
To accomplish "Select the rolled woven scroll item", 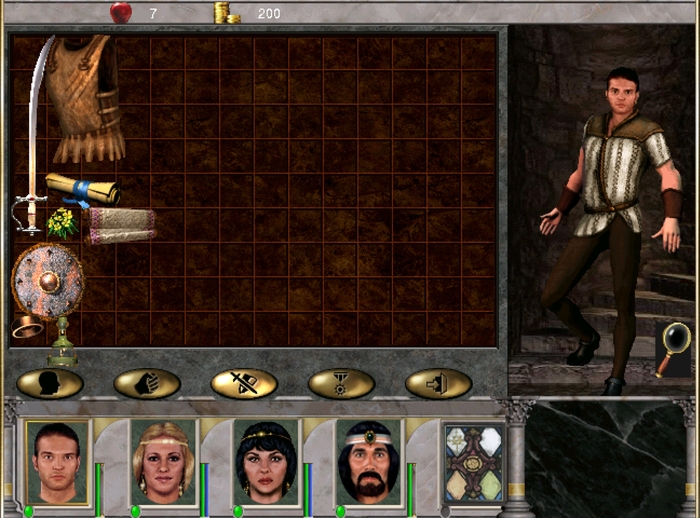I will (x=118, y=225).
